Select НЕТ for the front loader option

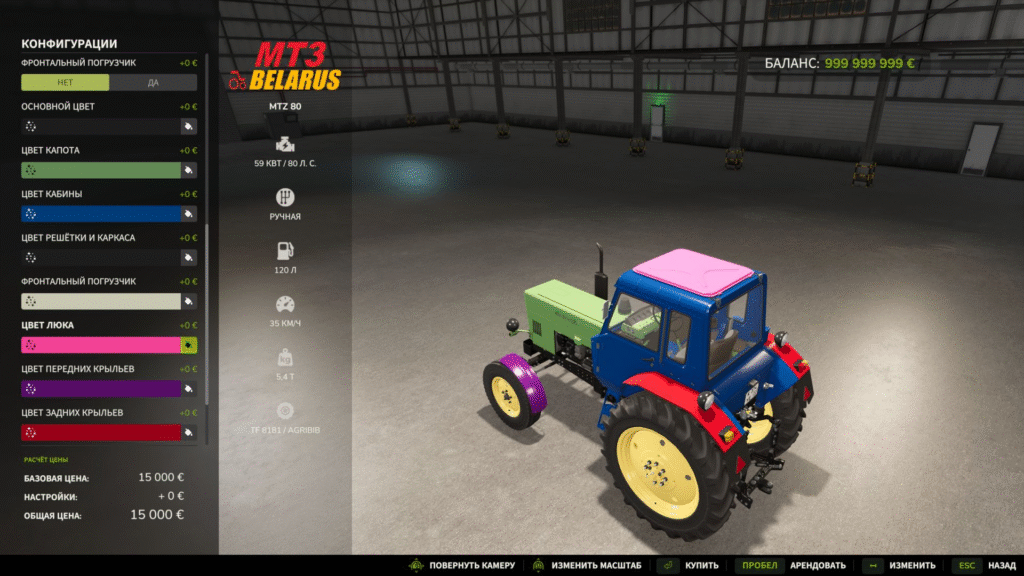click(65, 83)
